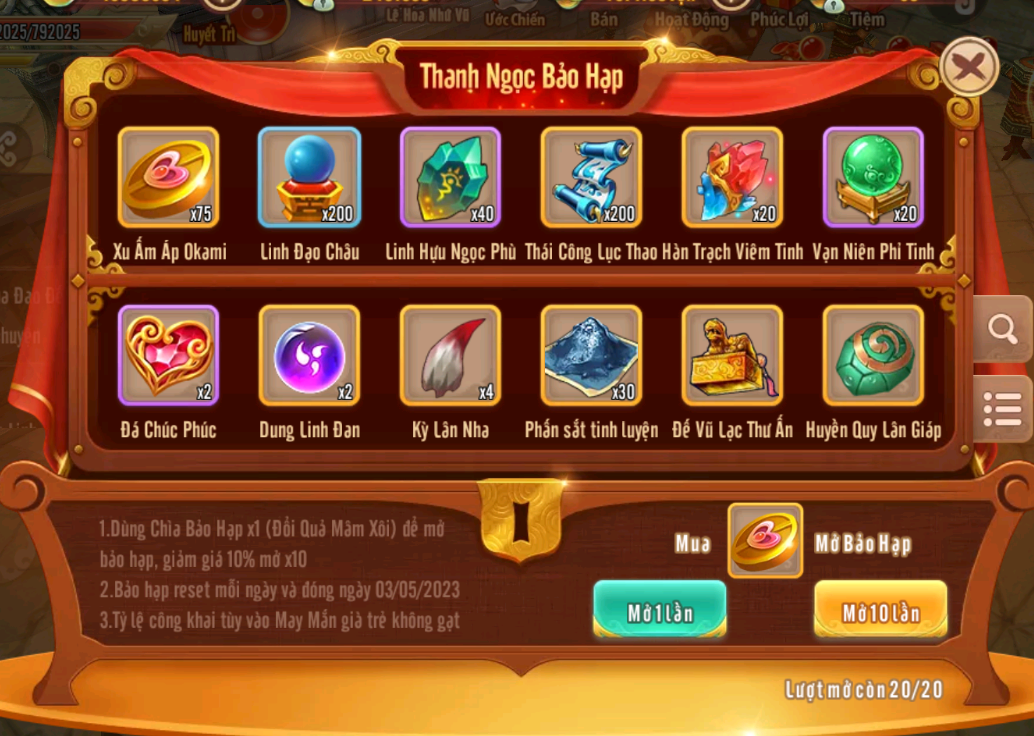Click the coin icon next to Mua
Screen dimensions: 1034x736
[x=765, y=540]
